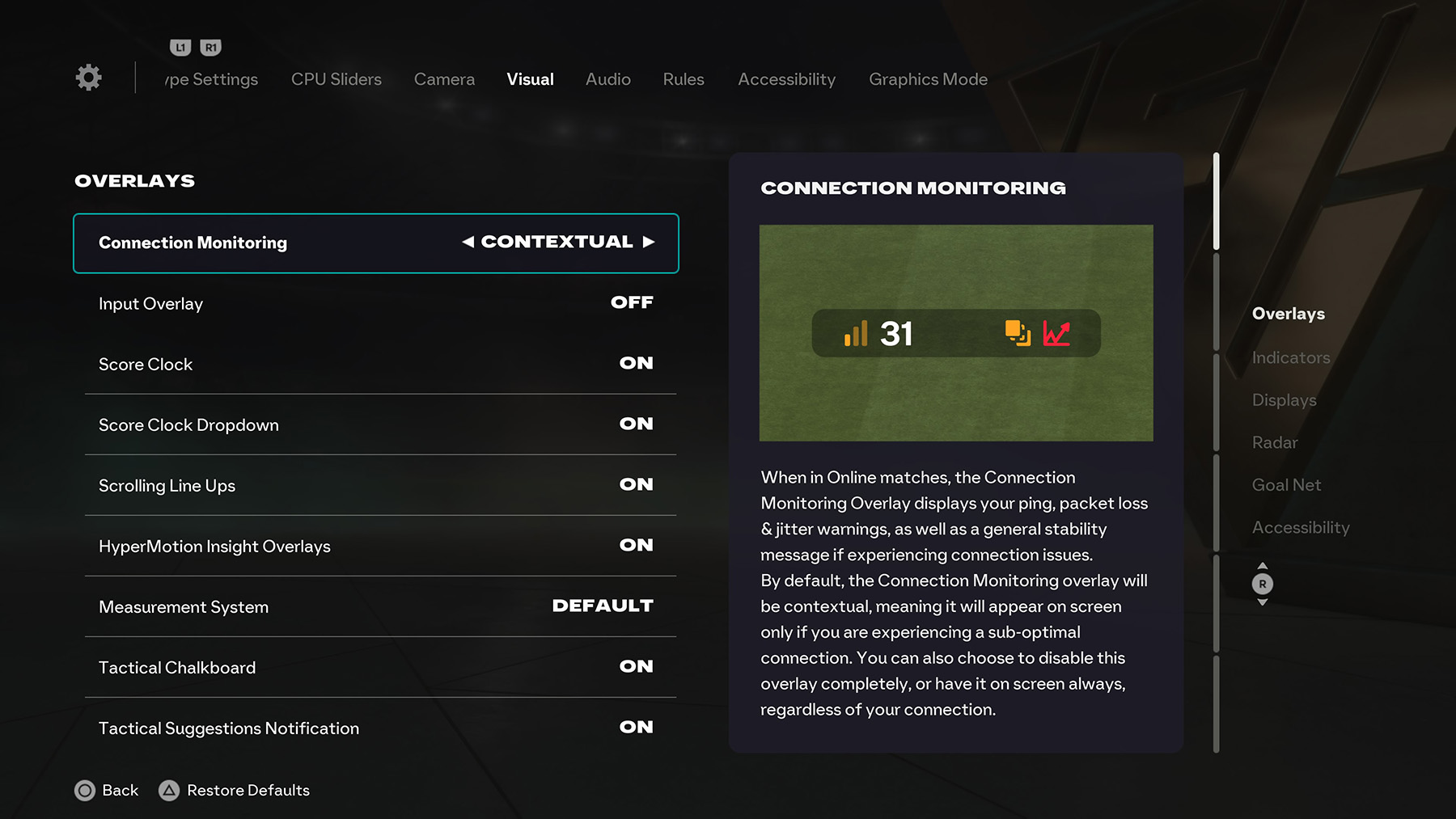Viewport: 1456px width, 819px height.
Task: Select Restore Defaults
Action: [x=235, y=791]
